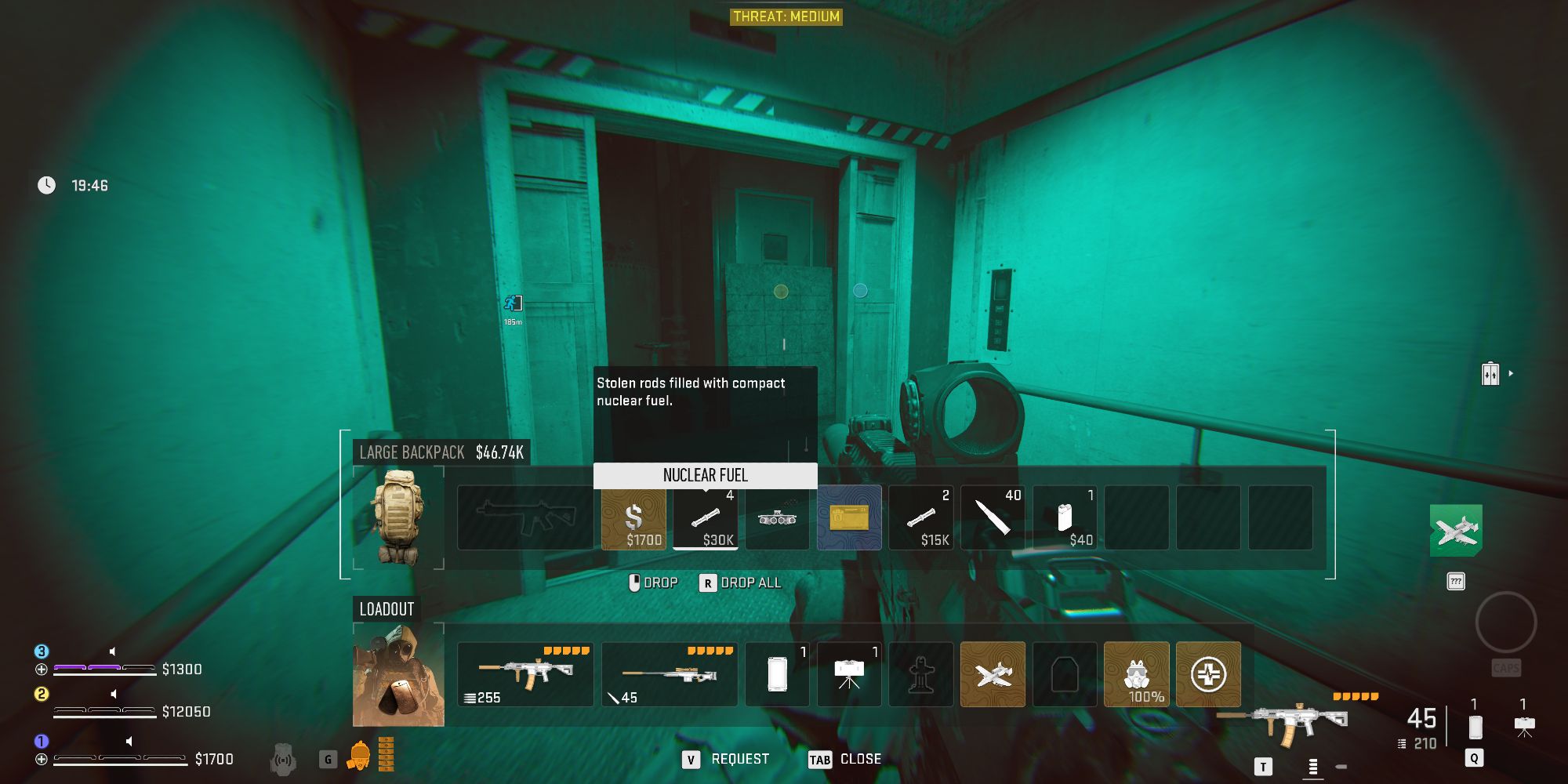Select the Nuclear Fuel rods in the backpack
The width and height of the screenshot is (1568, 784).
click(x=705, y=517)
